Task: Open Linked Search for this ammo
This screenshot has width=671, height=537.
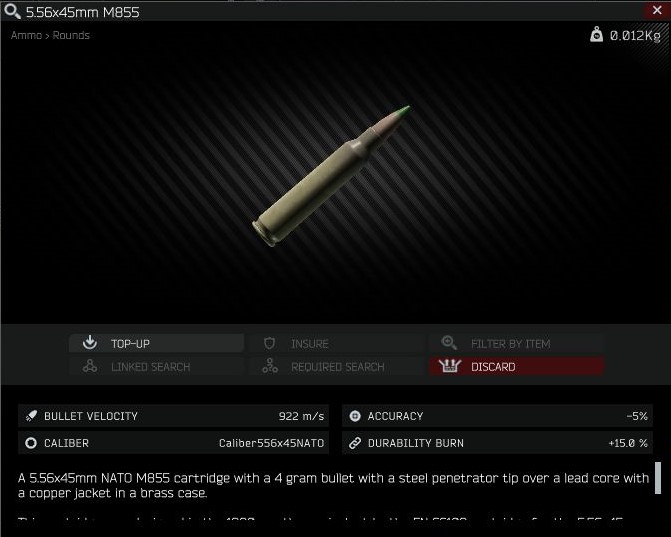Action: [x=156, y=367]
